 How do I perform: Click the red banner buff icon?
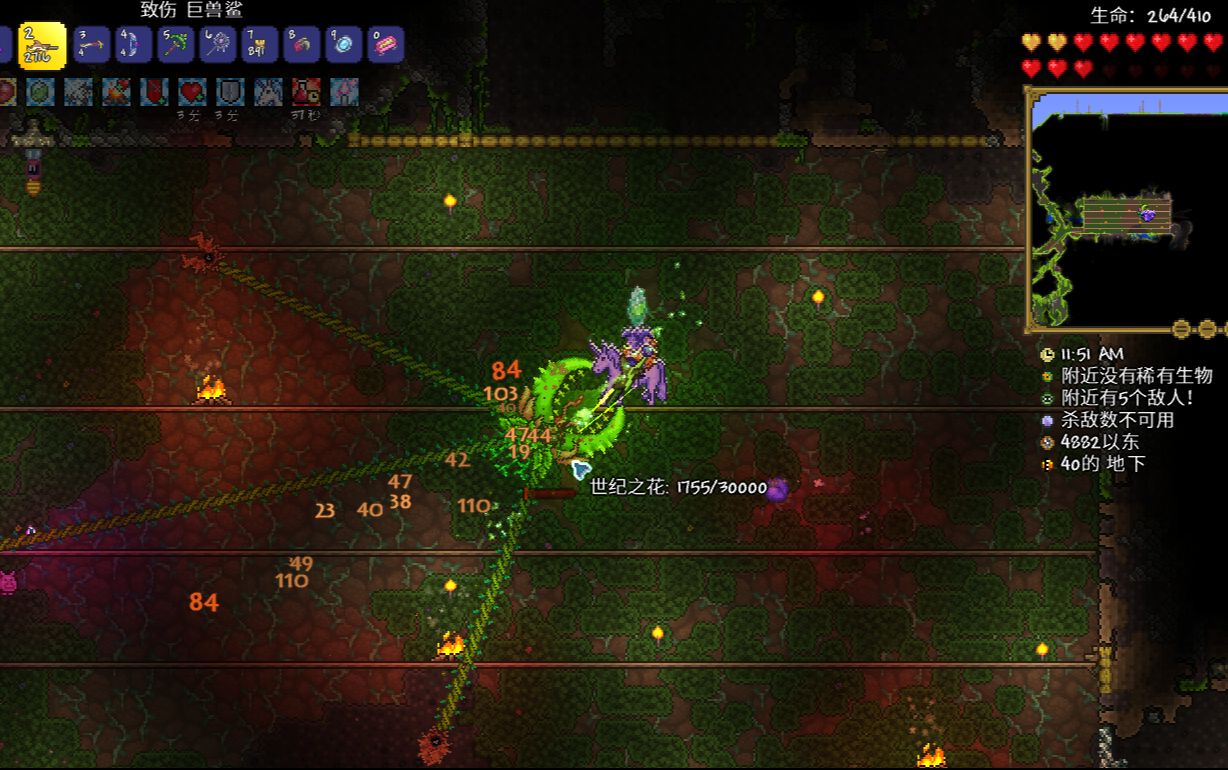pyautogui.click(x=154, y=92)
